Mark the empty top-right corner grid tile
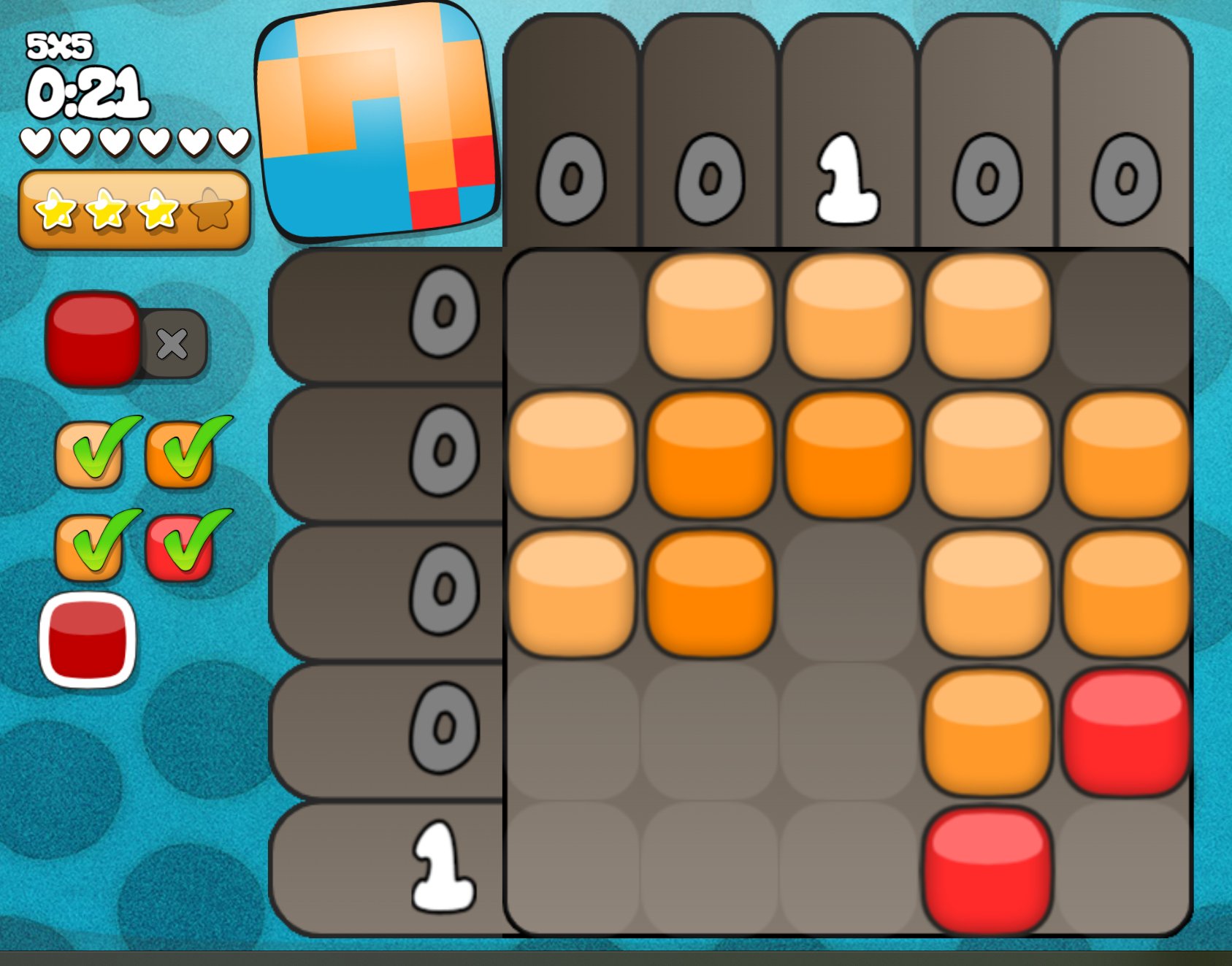This screenshot has height=966, width=1232. [x=1125, y=316]
